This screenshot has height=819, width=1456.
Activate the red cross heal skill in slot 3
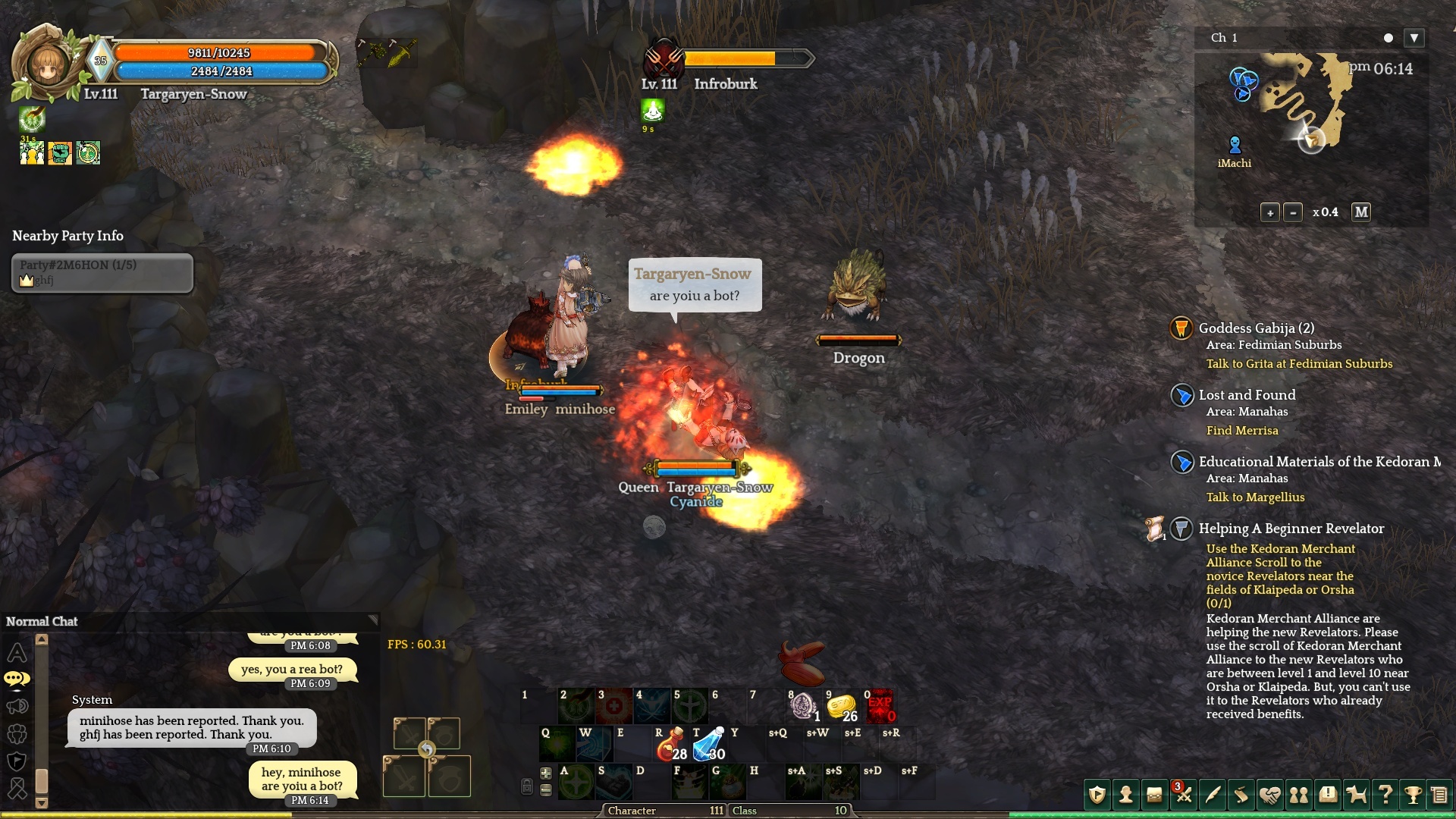[614, 707]
